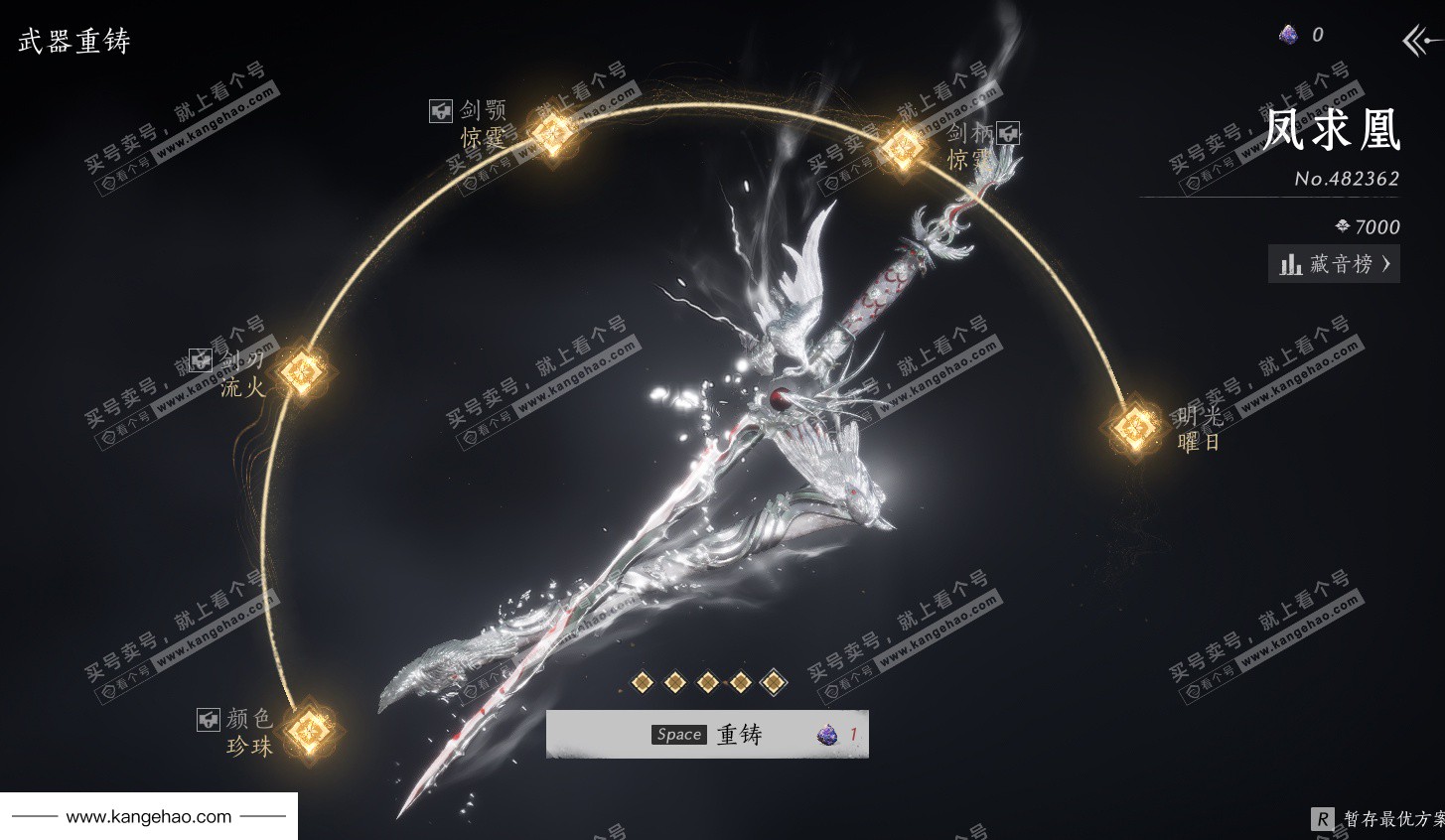
Task: Select the 剑柄 惊霆 node
Action: (x=903, y=147)
